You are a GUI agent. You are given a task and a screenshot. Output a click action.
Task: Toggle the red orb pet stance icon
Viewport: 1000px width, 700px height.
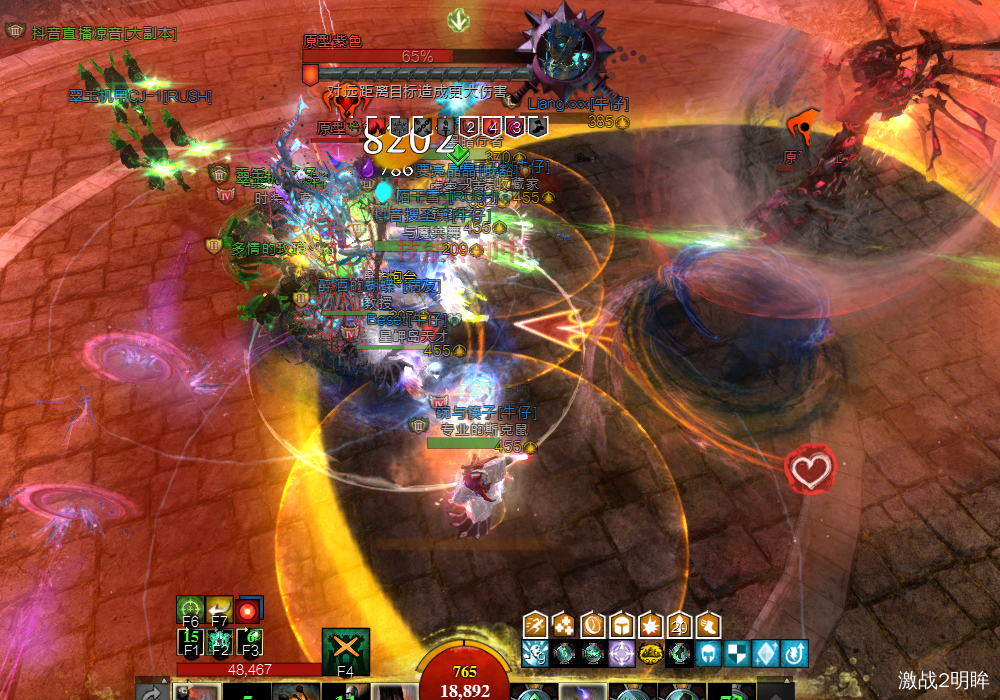pyautogui.click(x=250, y=609)
